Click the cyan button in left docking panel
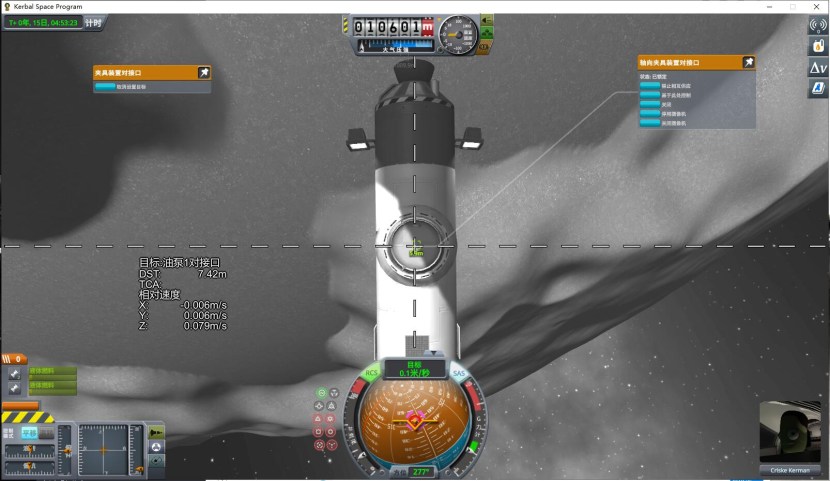Screen dimensions: 830x481 (105, 87)
